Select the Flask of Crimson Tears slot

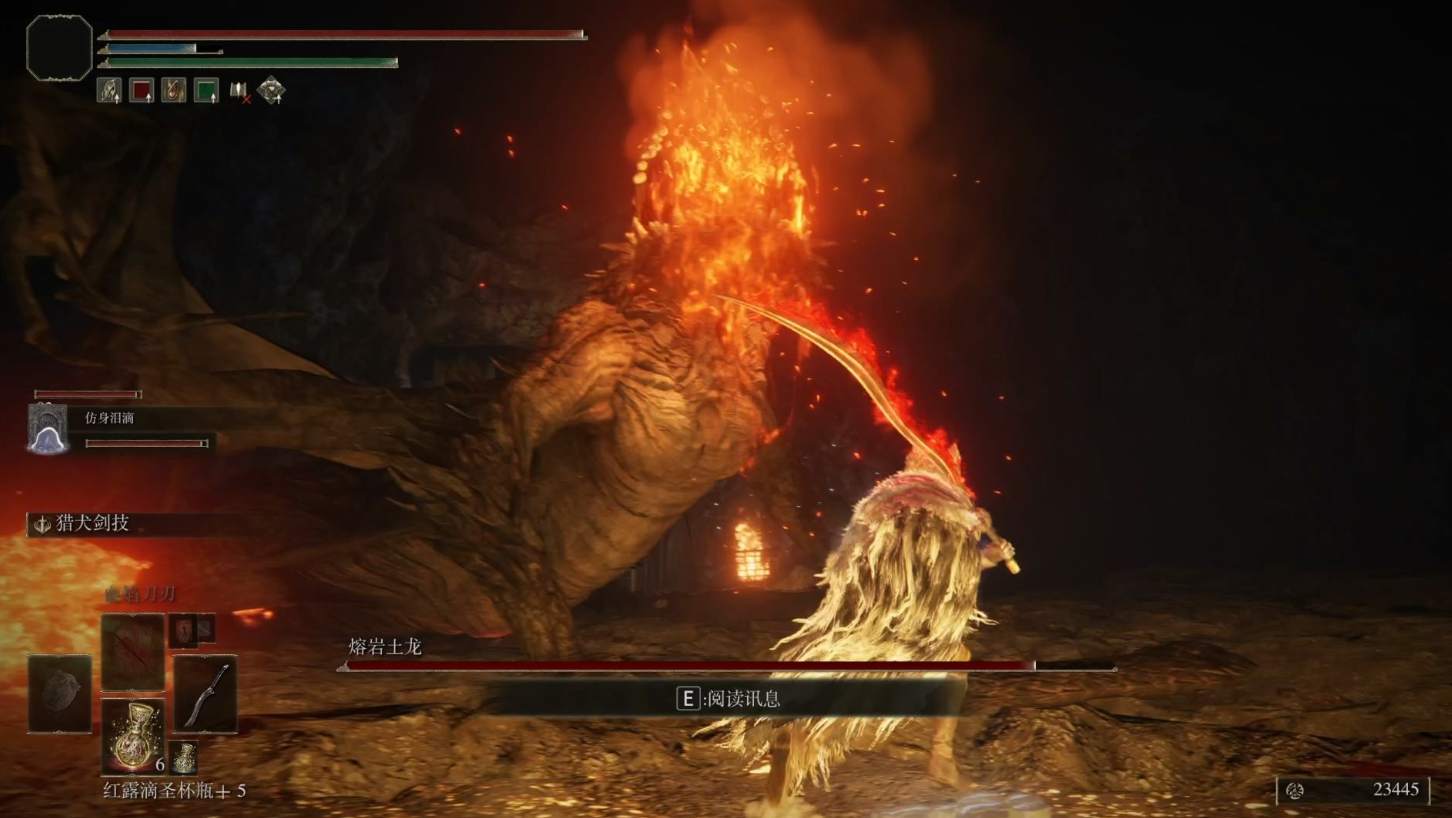[x=132, y=736]
